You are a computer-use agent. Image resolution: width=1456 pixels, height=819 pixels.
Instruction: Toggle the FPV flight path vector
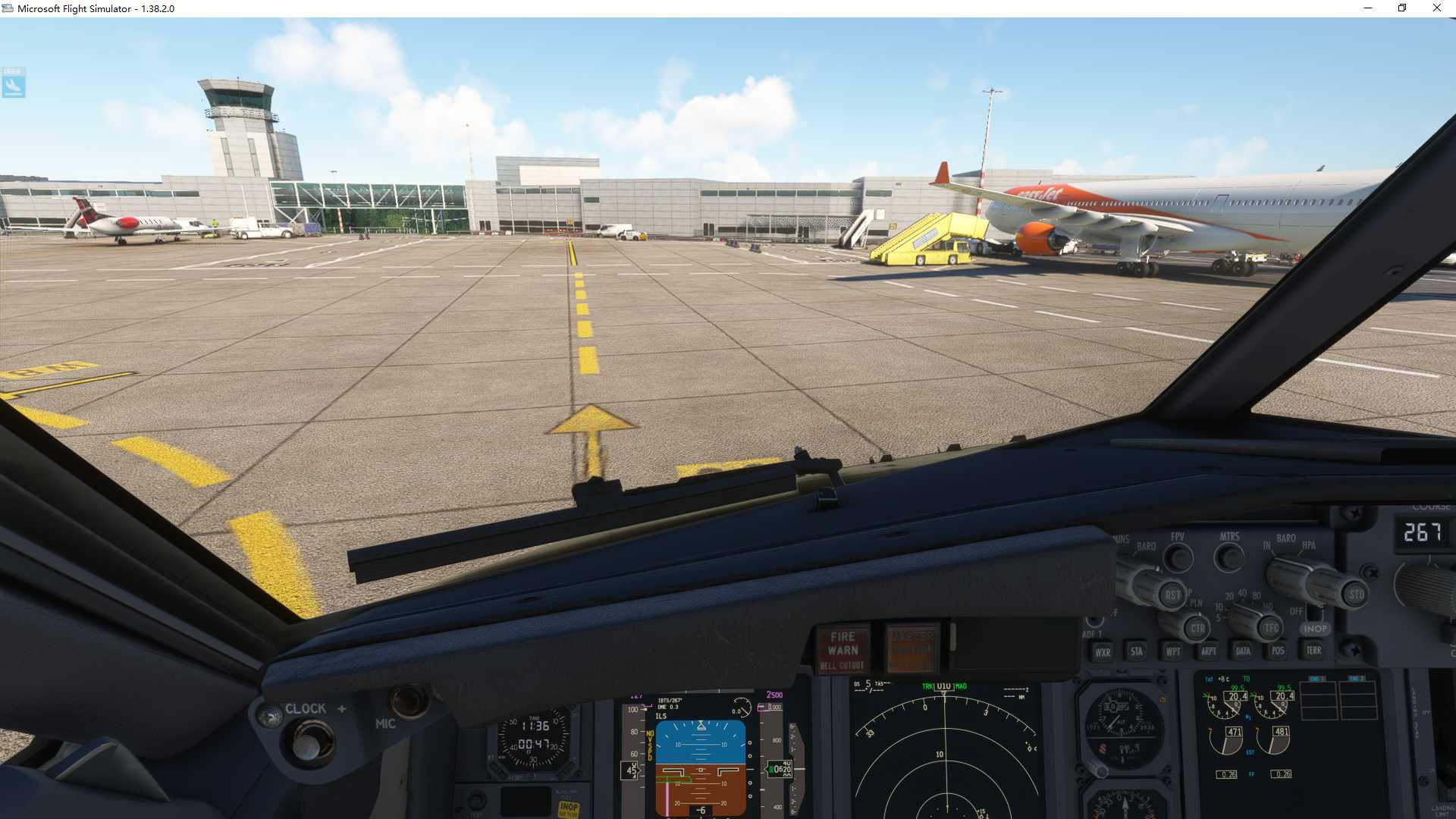click(x=1178, y=557)
